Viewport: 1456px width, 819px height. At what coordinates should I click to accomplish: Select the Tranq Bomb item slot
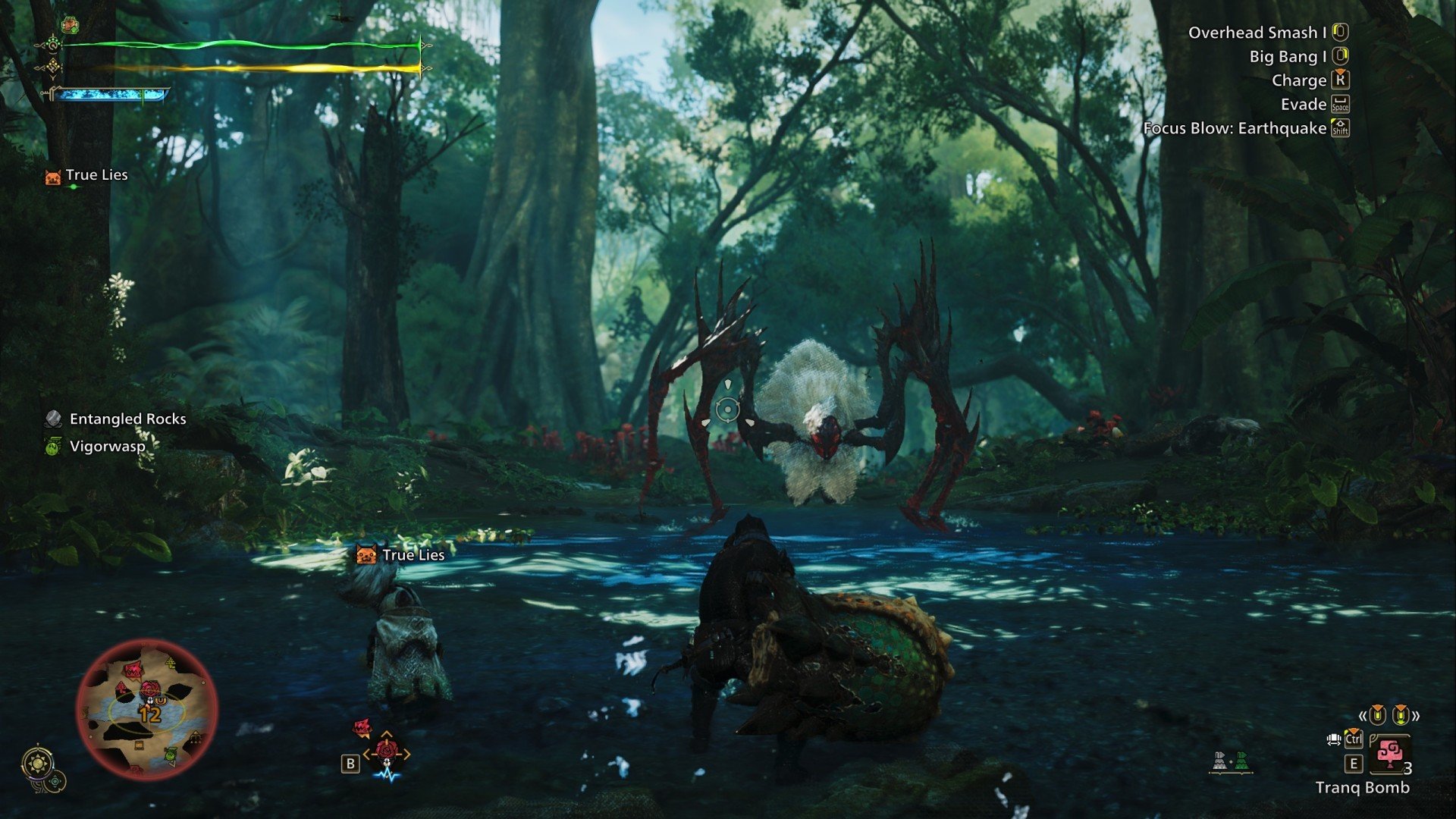coord(1389,754)
